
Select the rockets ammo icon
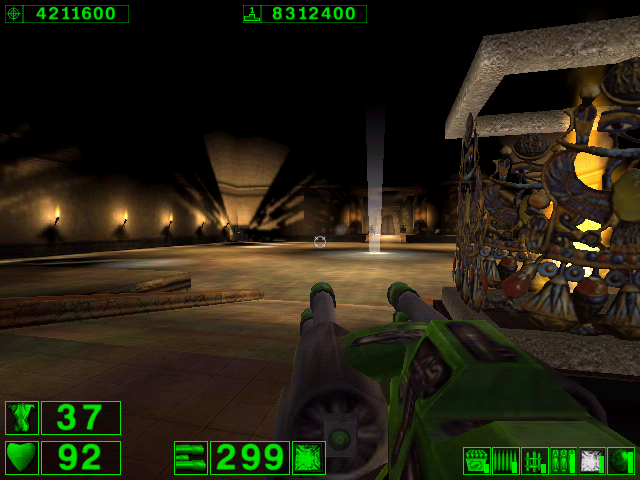pos(534,461)
